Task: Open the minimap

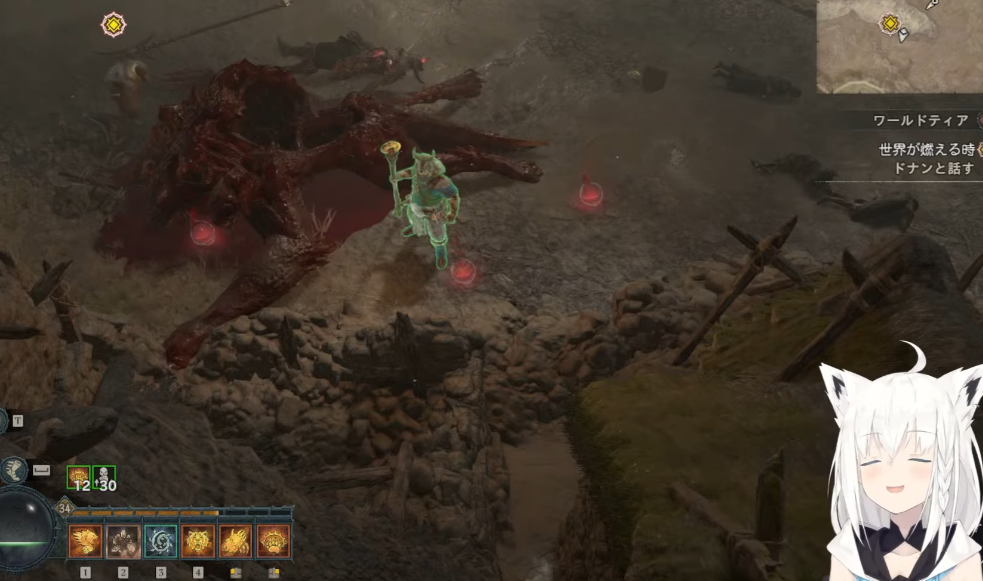Action: click(x=900, y=46)
